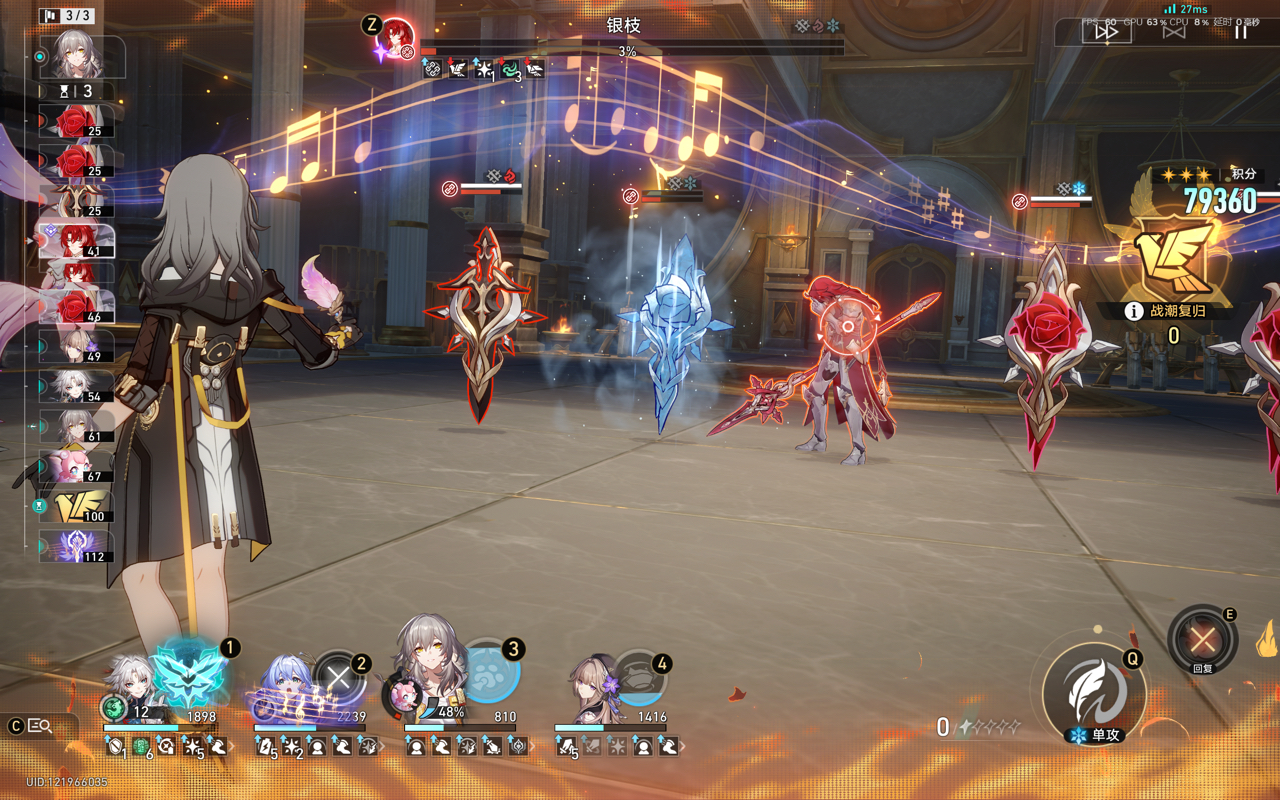Select the grey ultimate icon of character 4
The image size is (1280, 800).
(640, 679)
